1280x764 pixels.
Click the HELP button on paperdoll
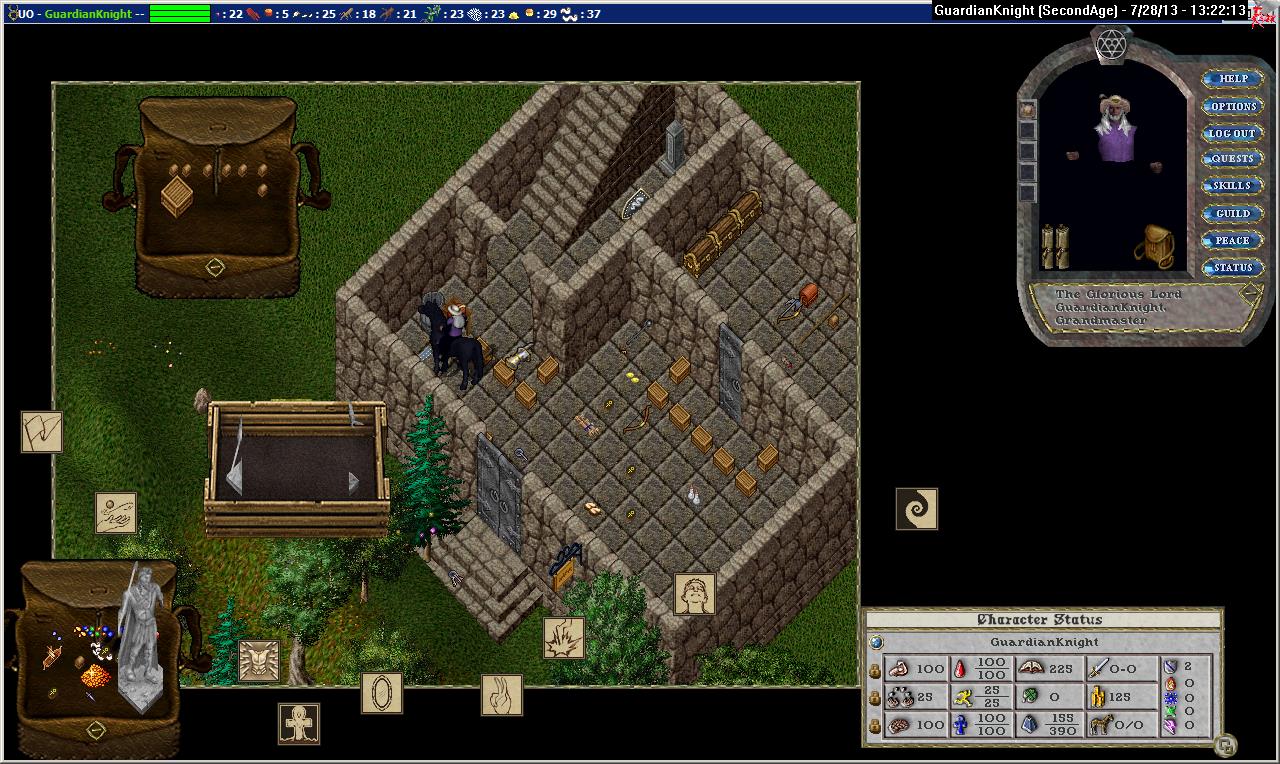[x=1232, y=79]
